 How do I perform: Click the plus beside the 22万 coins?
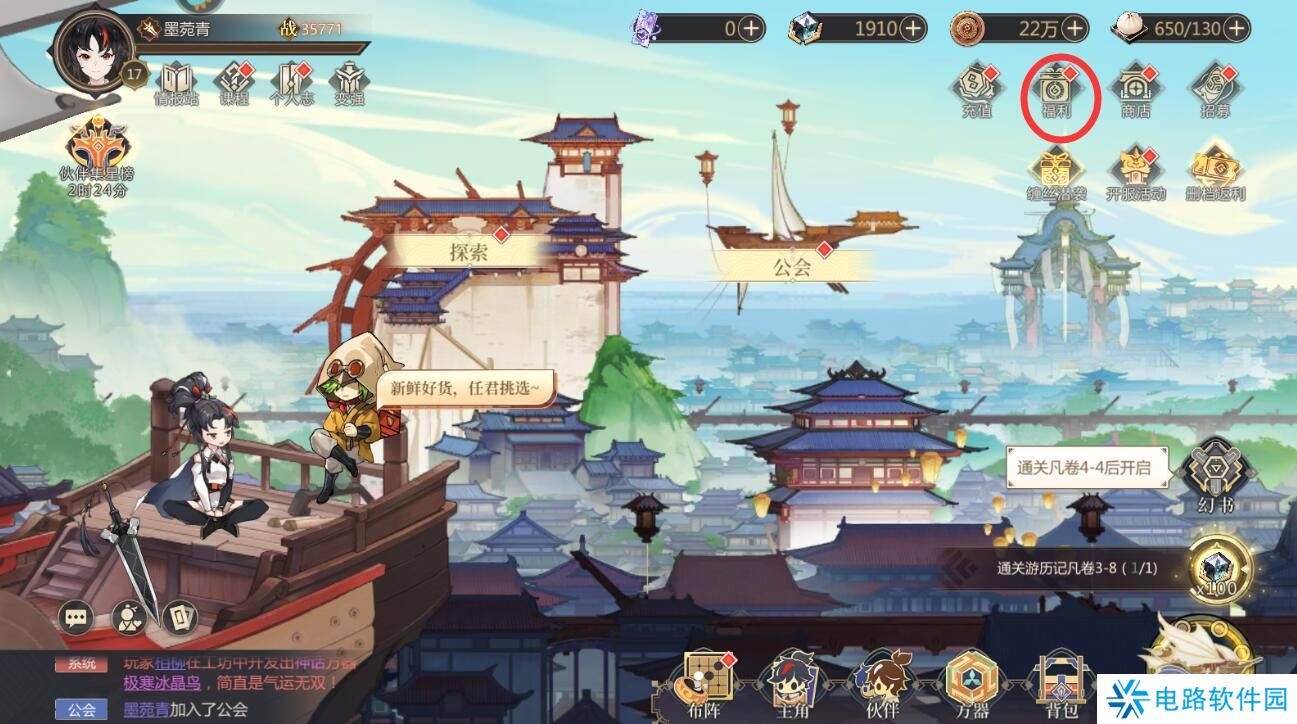click(x=1074, y=29)
